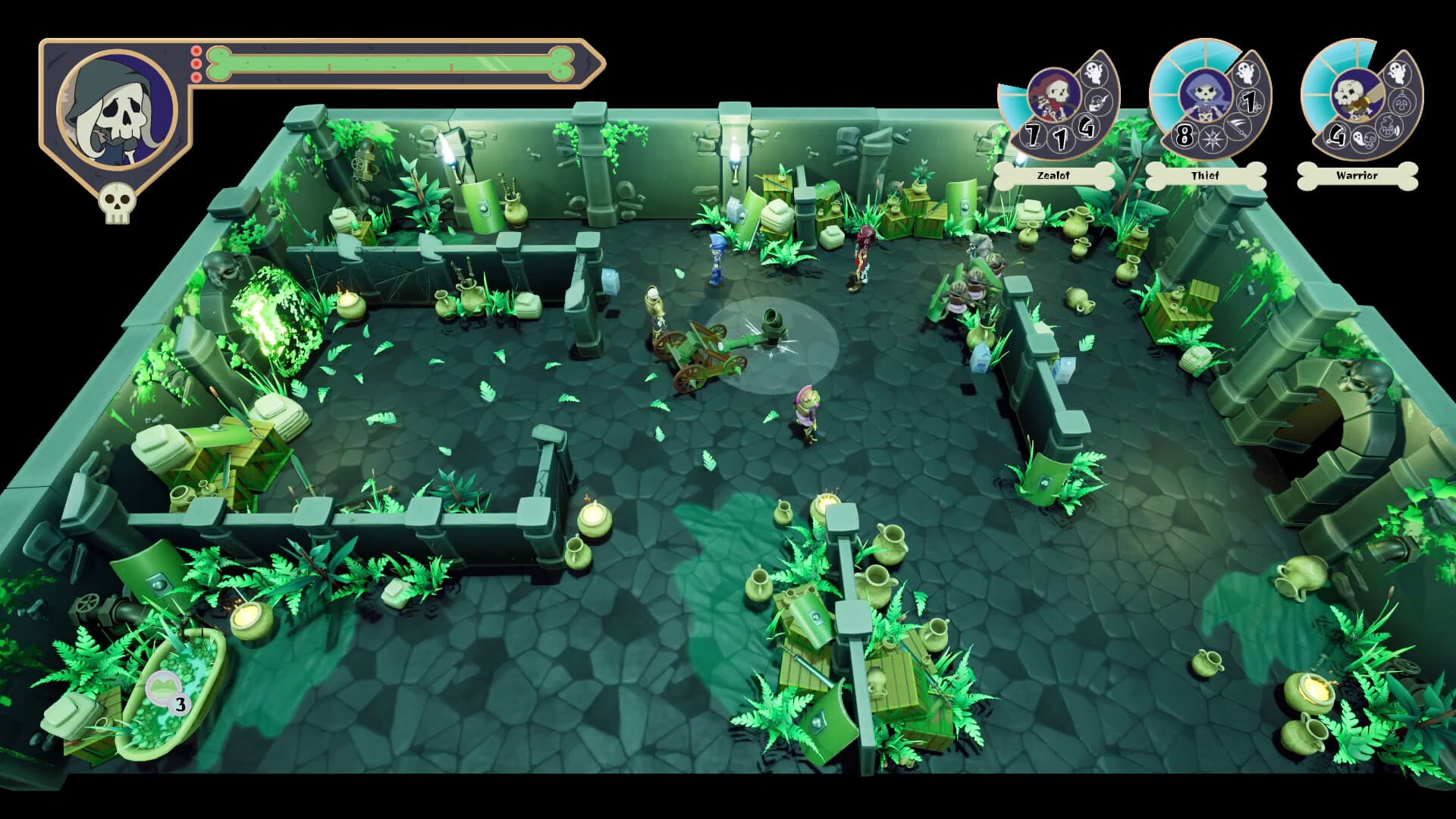This screenshot has width=1456, height=819.
Task: Select the skull-and-dagger icon on Zealot's panel
Action: (1097, 102)
